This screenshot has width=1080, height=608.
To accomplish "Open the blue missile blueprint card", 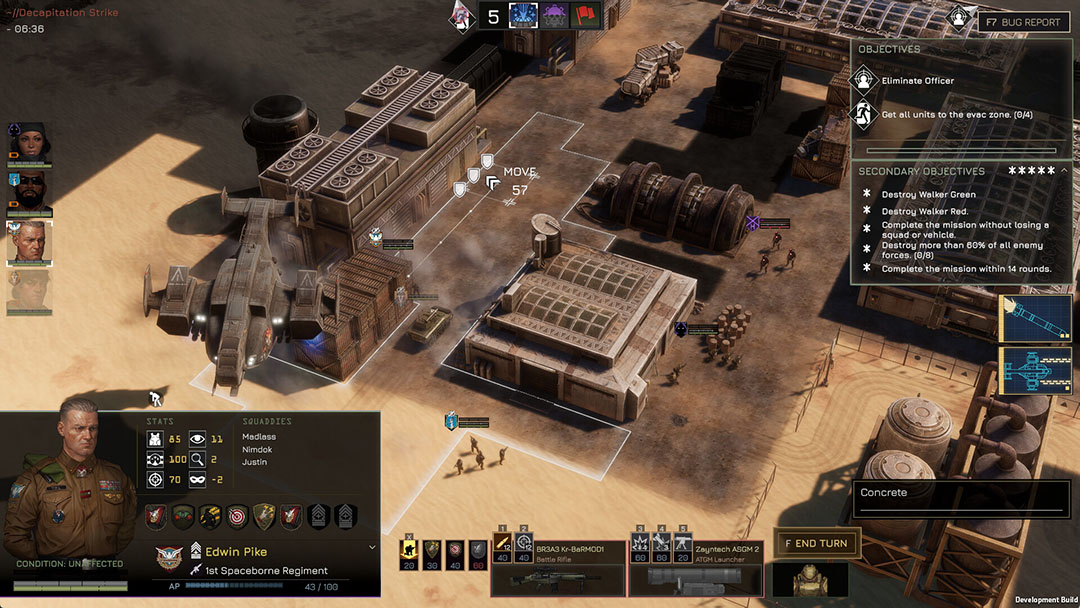I will [1035, 317].
